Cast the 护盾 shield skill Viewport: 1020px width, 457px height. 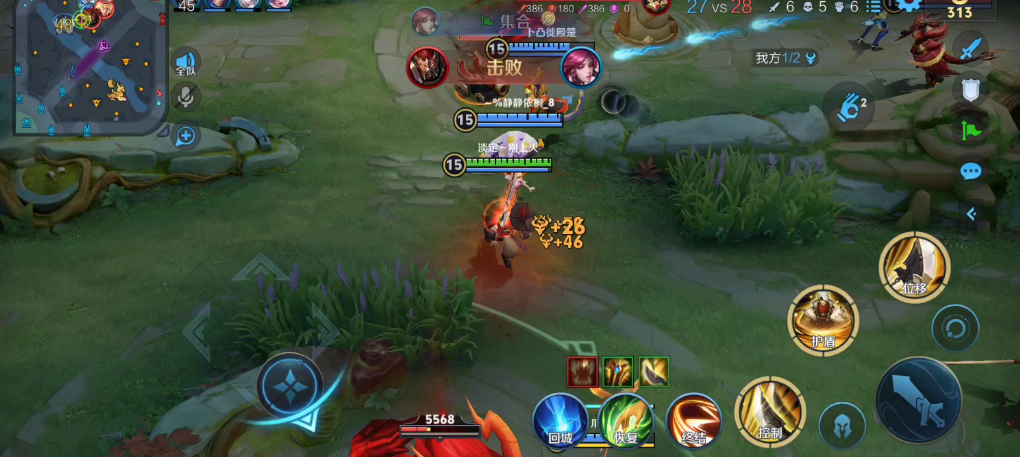[x=823, y=319]
